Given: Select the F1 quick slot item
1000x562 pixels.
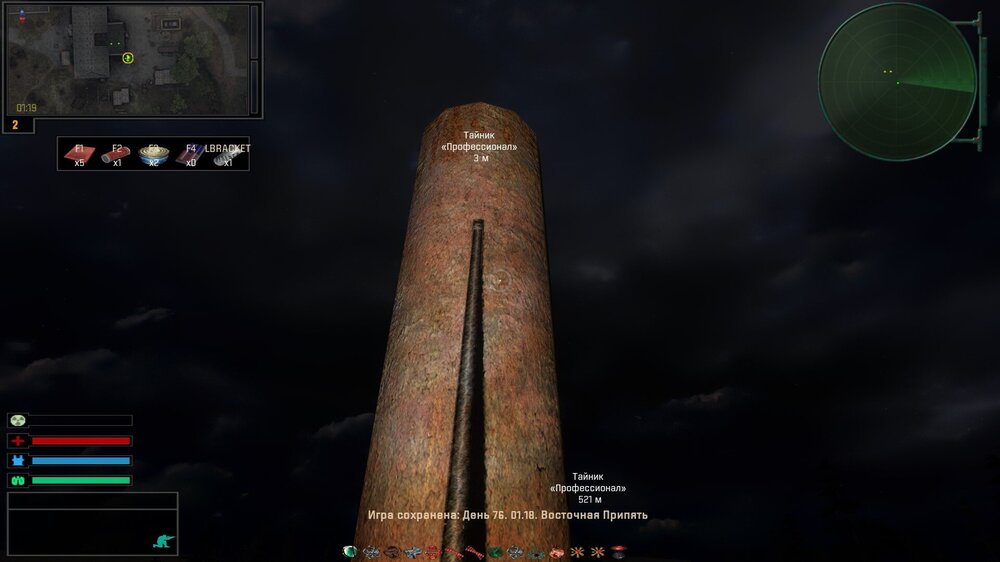Looking at the screenshot, I should click(79, 155).
